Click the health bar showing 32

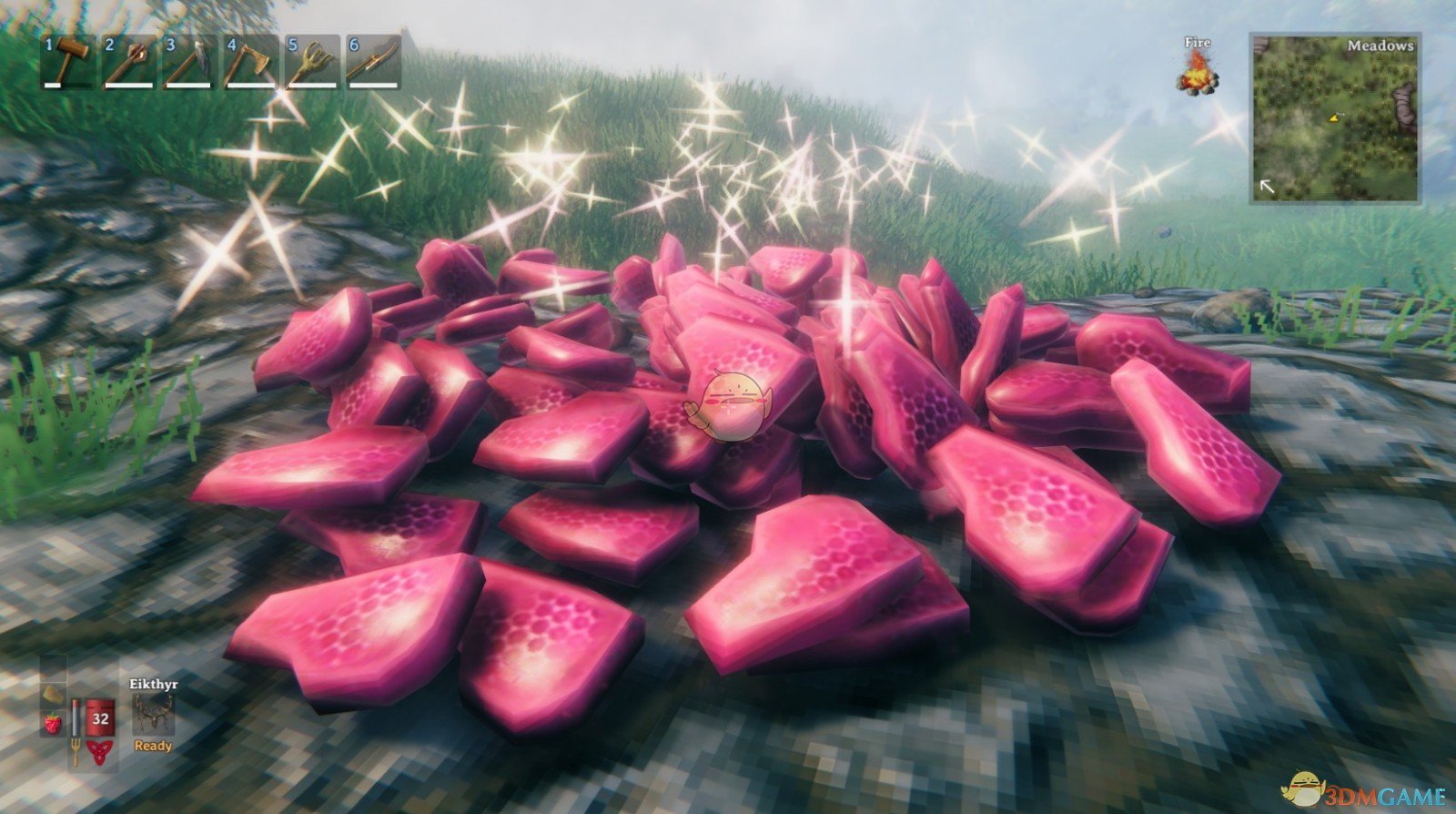99,718
